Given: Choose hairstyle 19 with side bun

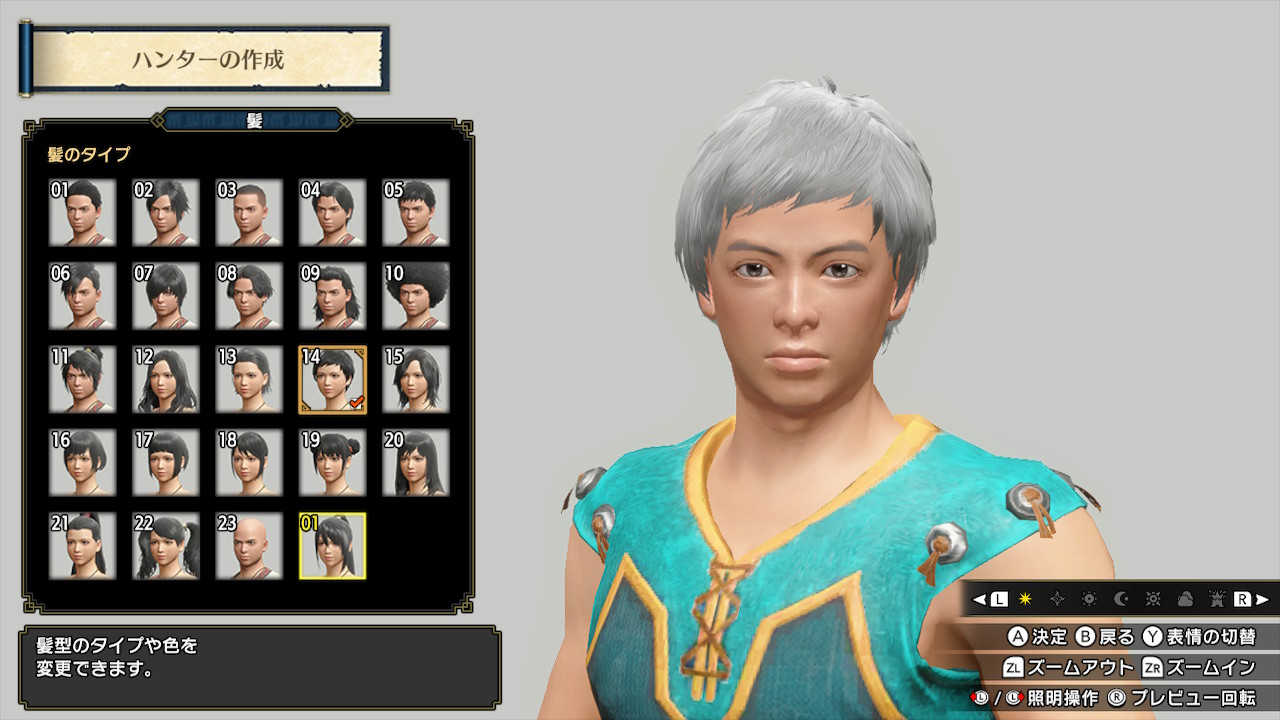Looking at the screenshot, I should click(x=333, y=463).
